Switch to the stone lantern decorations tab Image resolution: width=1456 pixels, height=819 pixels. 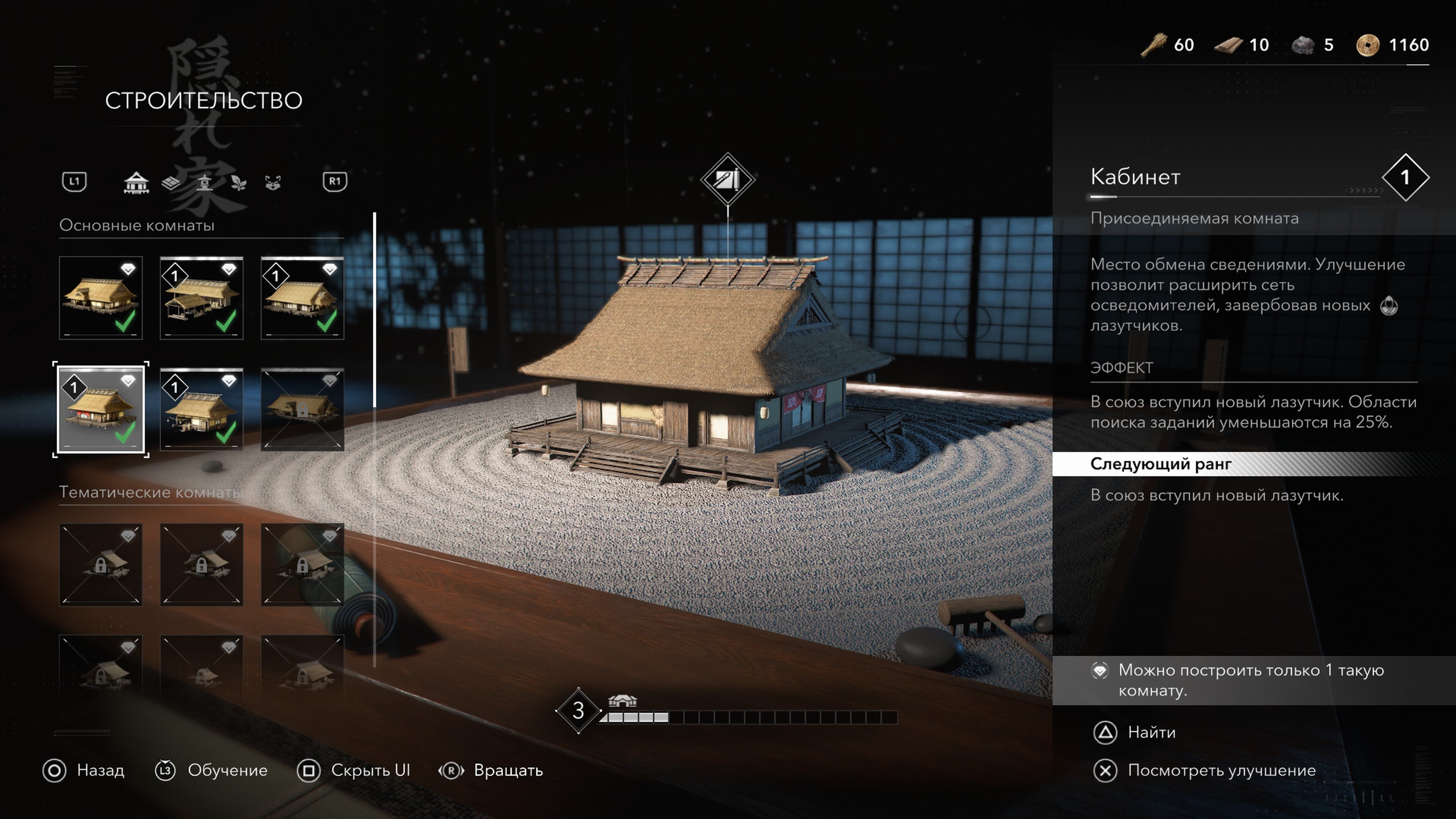click(205, 182)
